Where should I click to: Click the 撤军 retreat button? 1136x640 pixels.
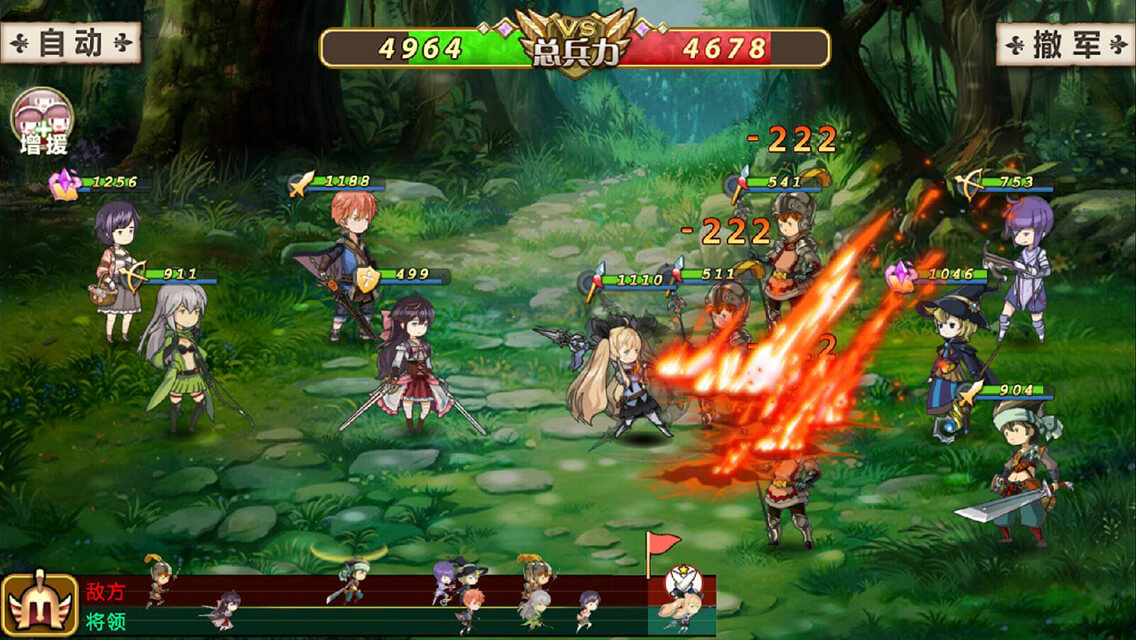(x=1064, y=44)
